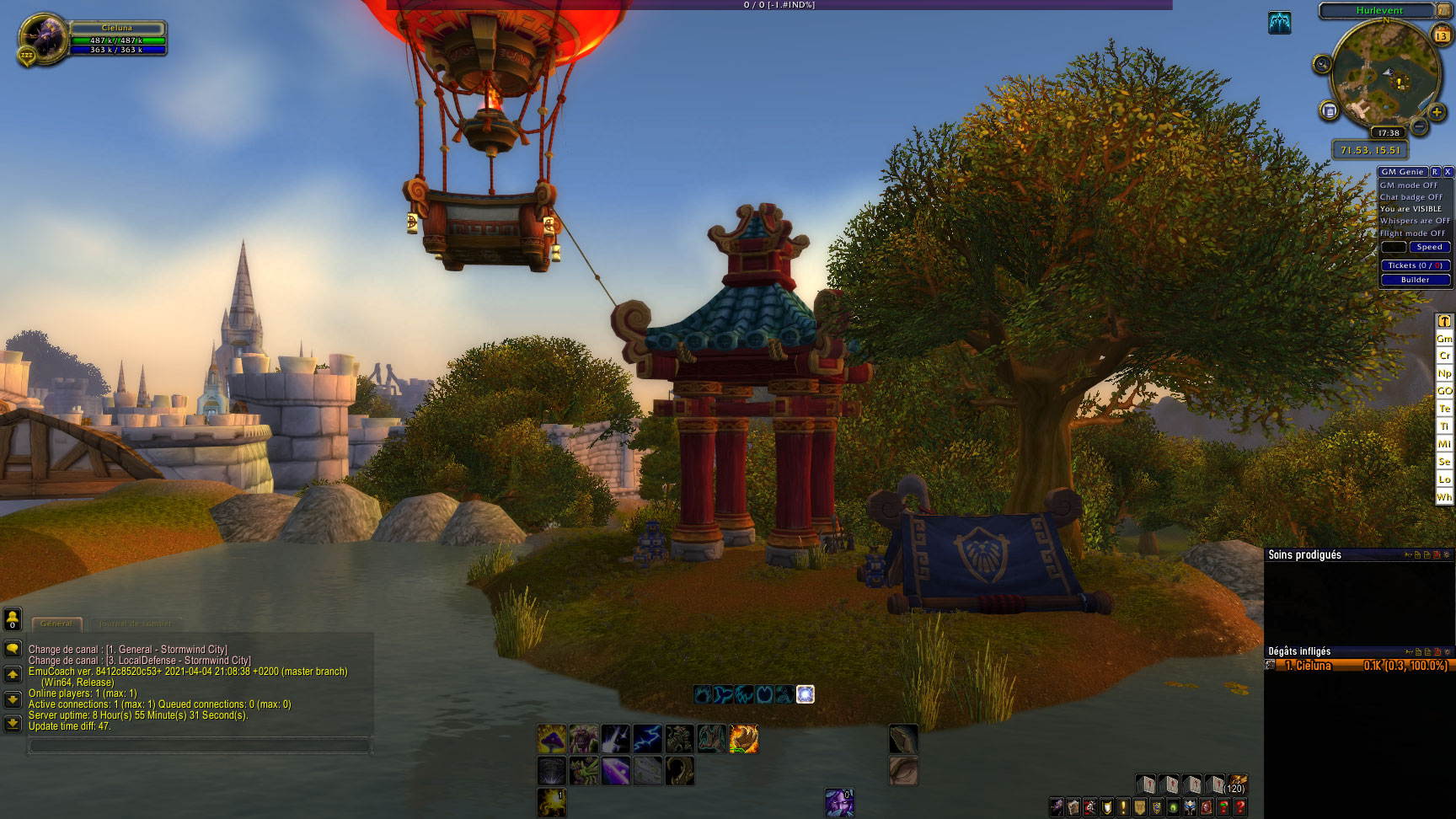The image size is (1456, 819).
Task: Click Cieluna's player portrait frame
Action: coord(42,38)
